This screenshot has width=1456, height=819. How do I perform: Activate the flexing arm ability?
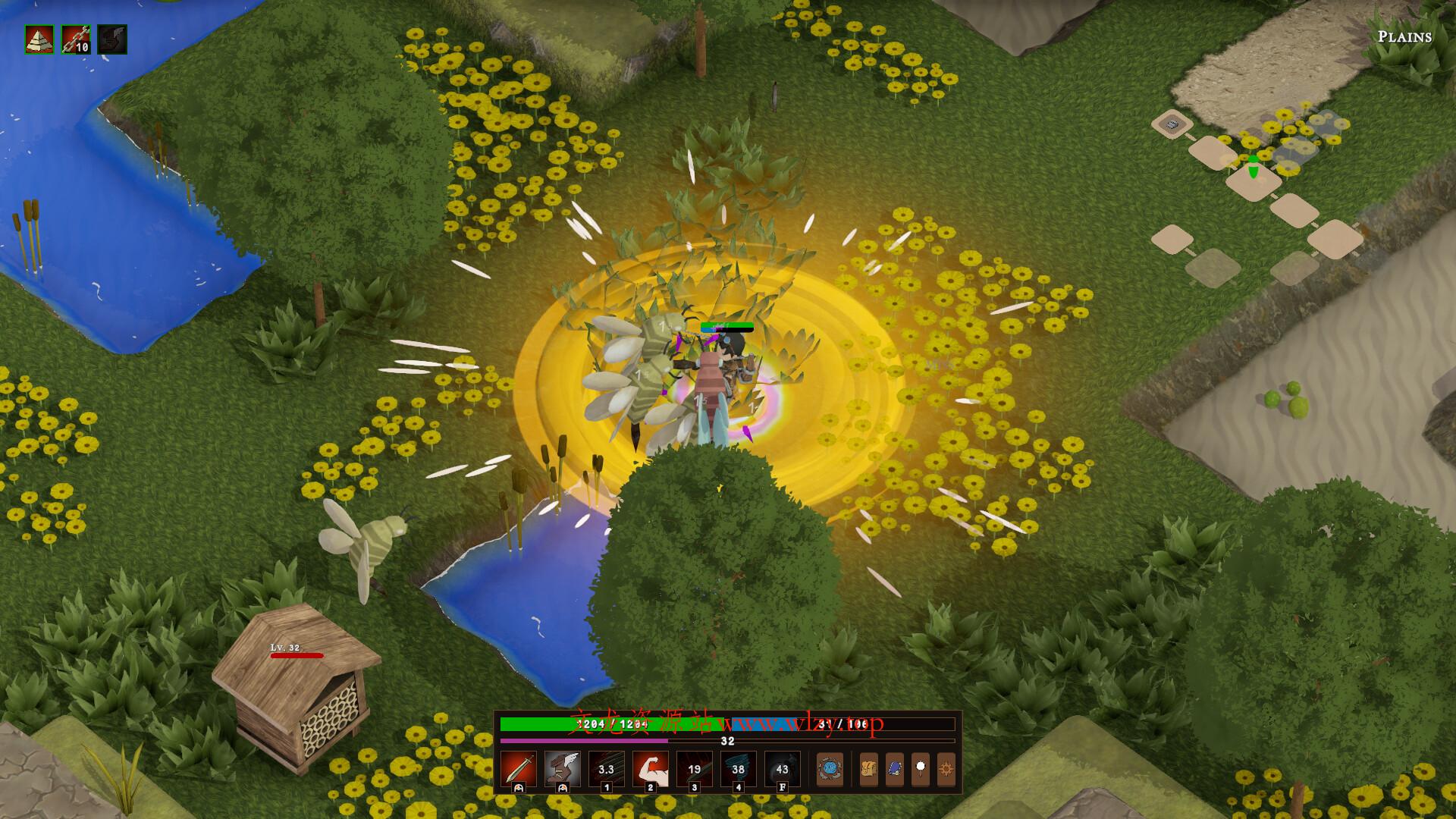651,769
